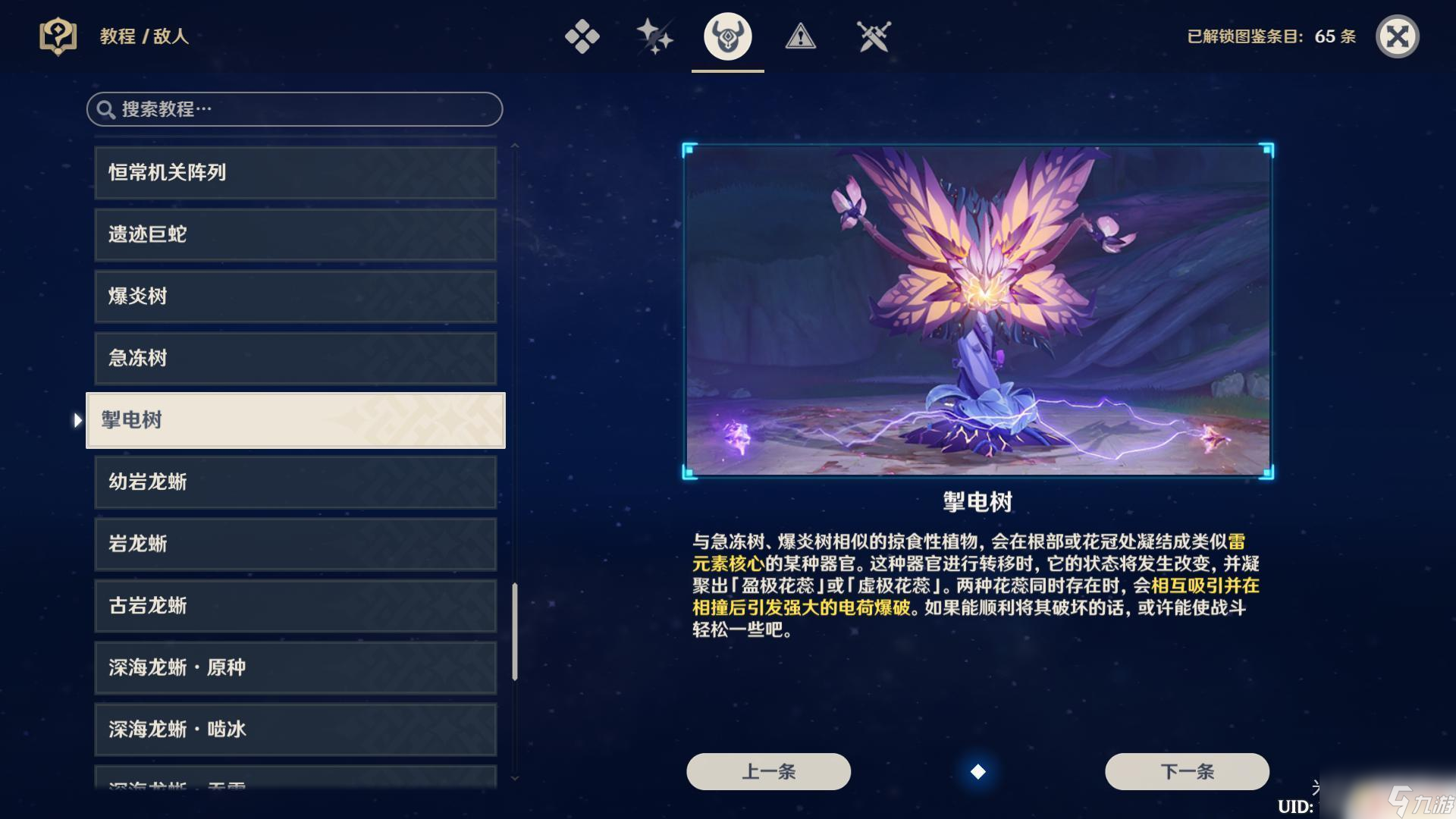
Task: Open the sparkles tutorial category icon
Action: [x=653, y=36]
